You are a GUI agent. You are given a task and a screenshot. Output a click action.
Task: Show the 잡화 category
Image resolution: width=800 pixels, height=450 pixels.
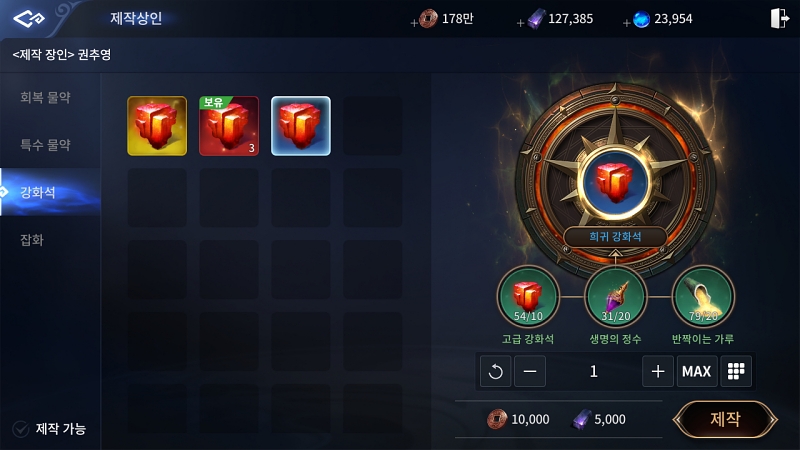[33, 240]
